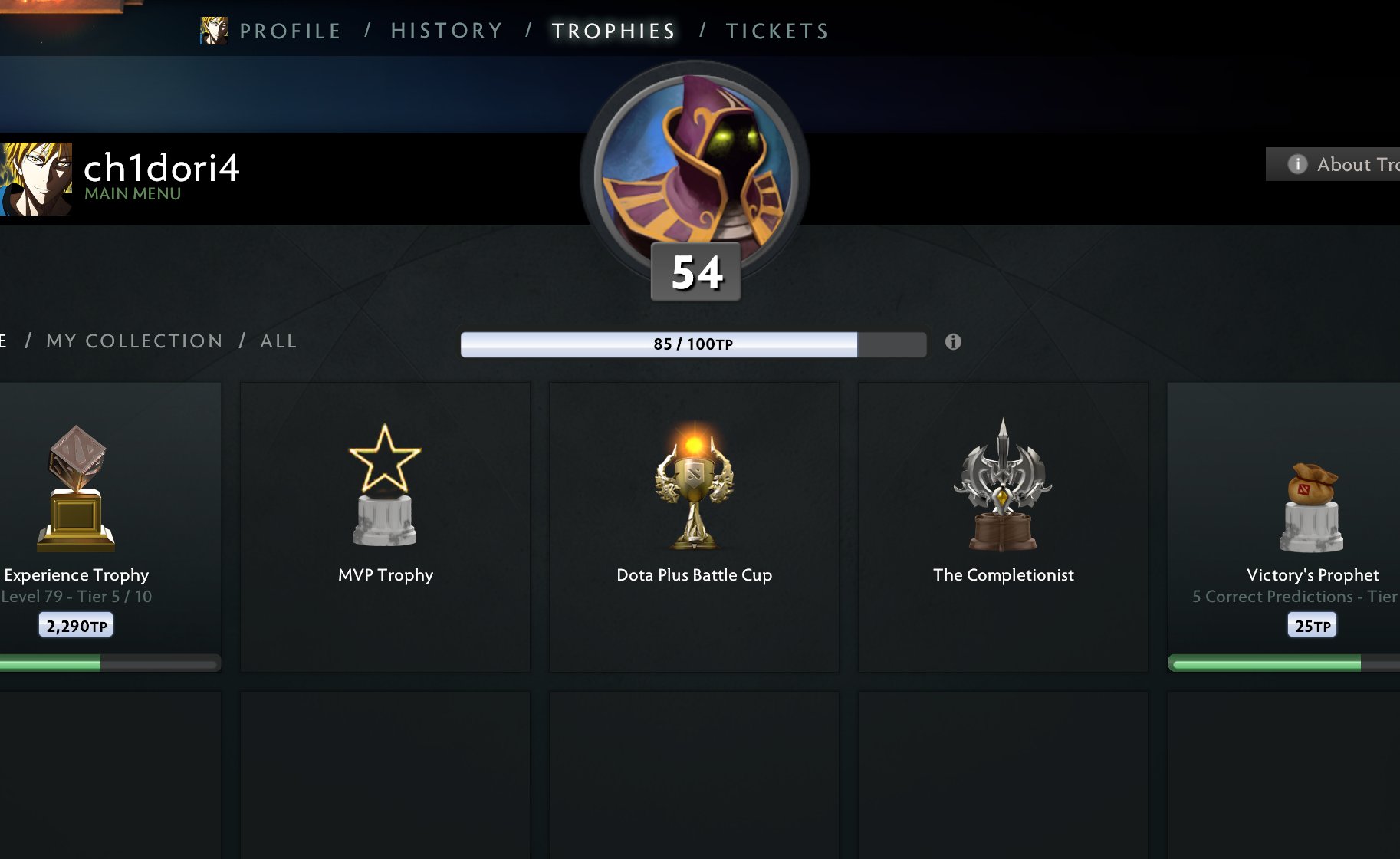The width and height of the screenshot is (1400, 859).
Task: Switch to the HISTORY tab
Action: [x=446, y=31]
